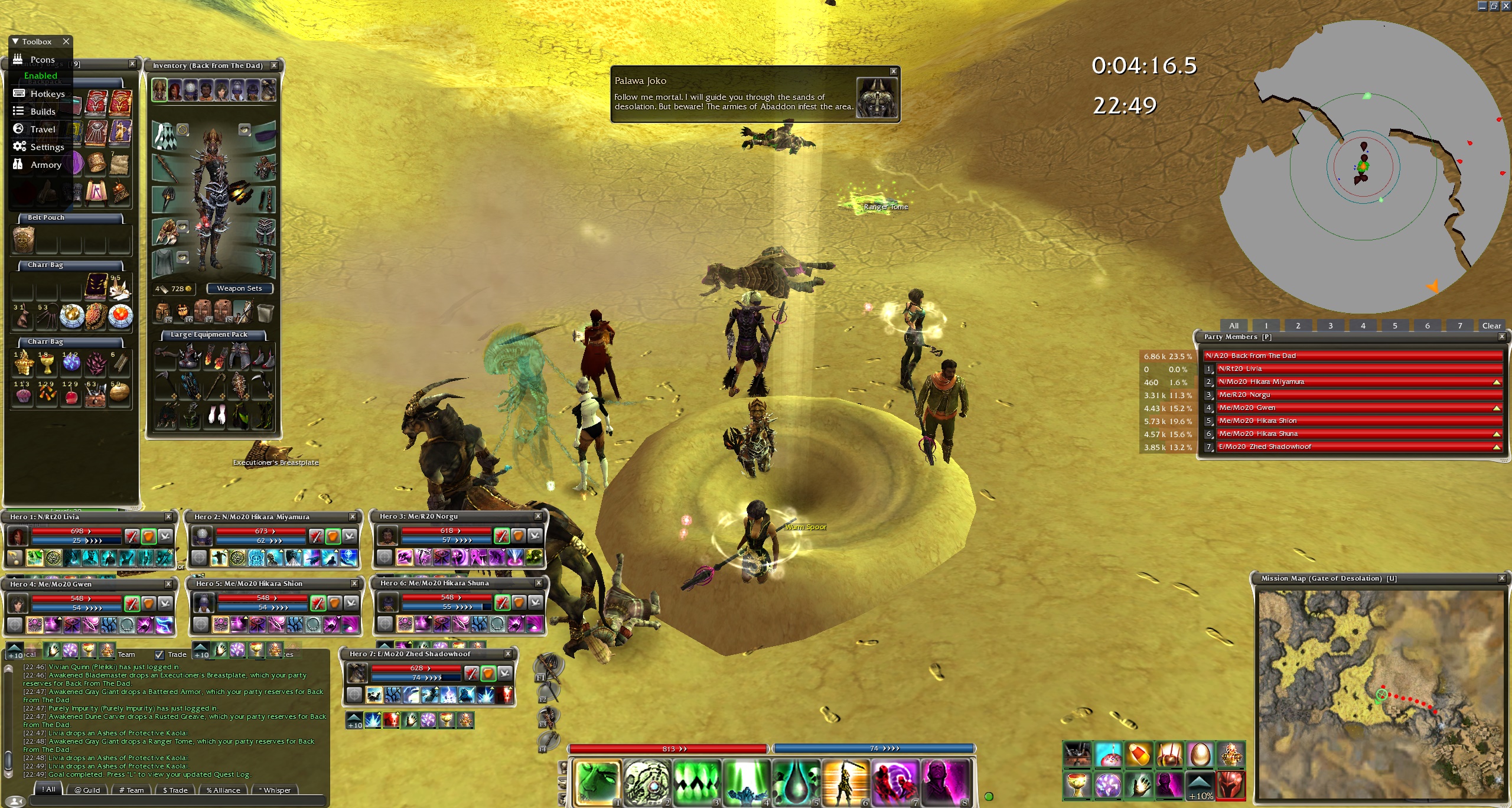Switch chat to the Whisper tab

(275, 790)
